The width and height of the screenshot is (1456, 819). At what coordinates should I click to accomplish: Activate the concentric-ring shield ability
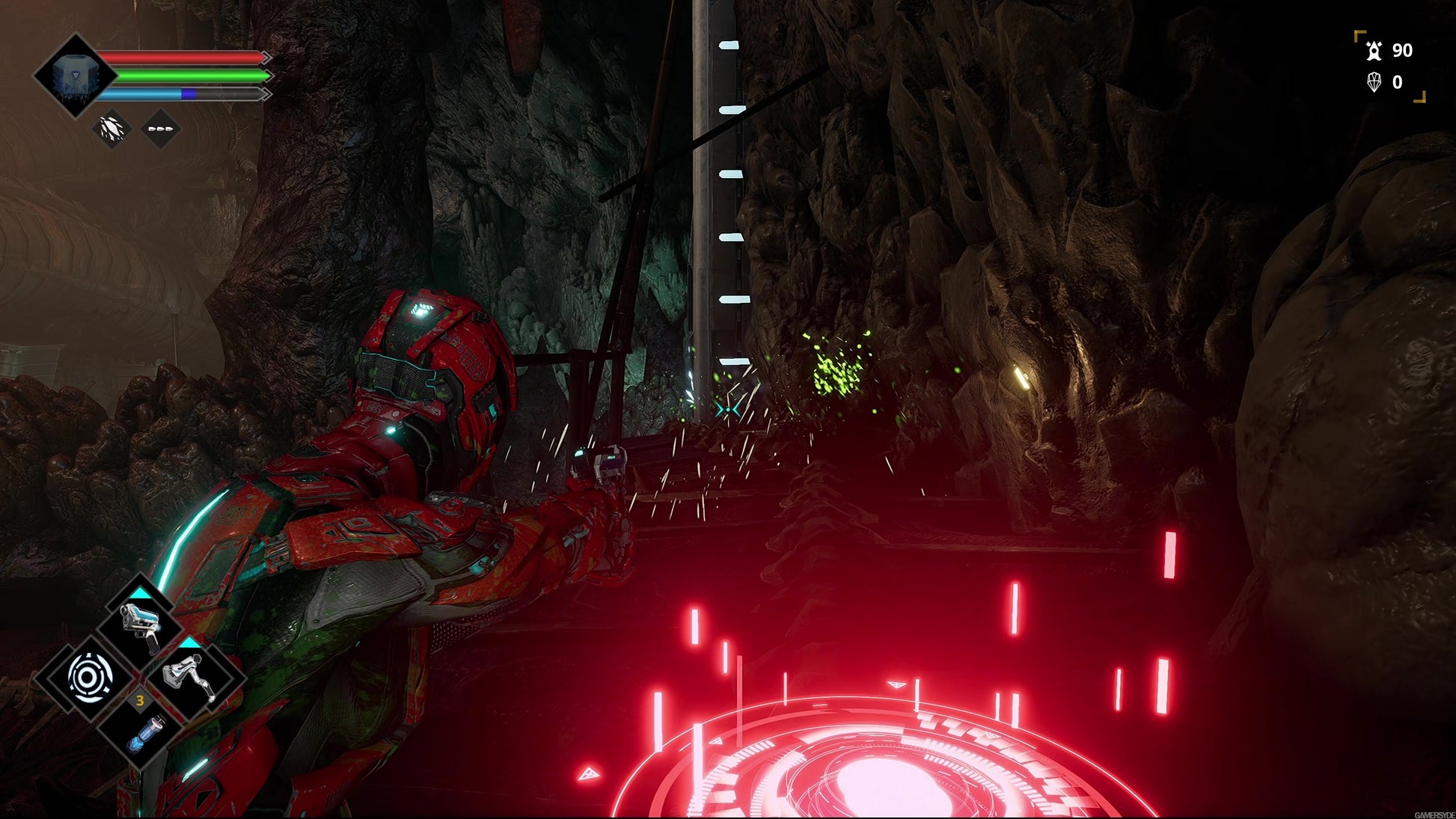point(89,678)
